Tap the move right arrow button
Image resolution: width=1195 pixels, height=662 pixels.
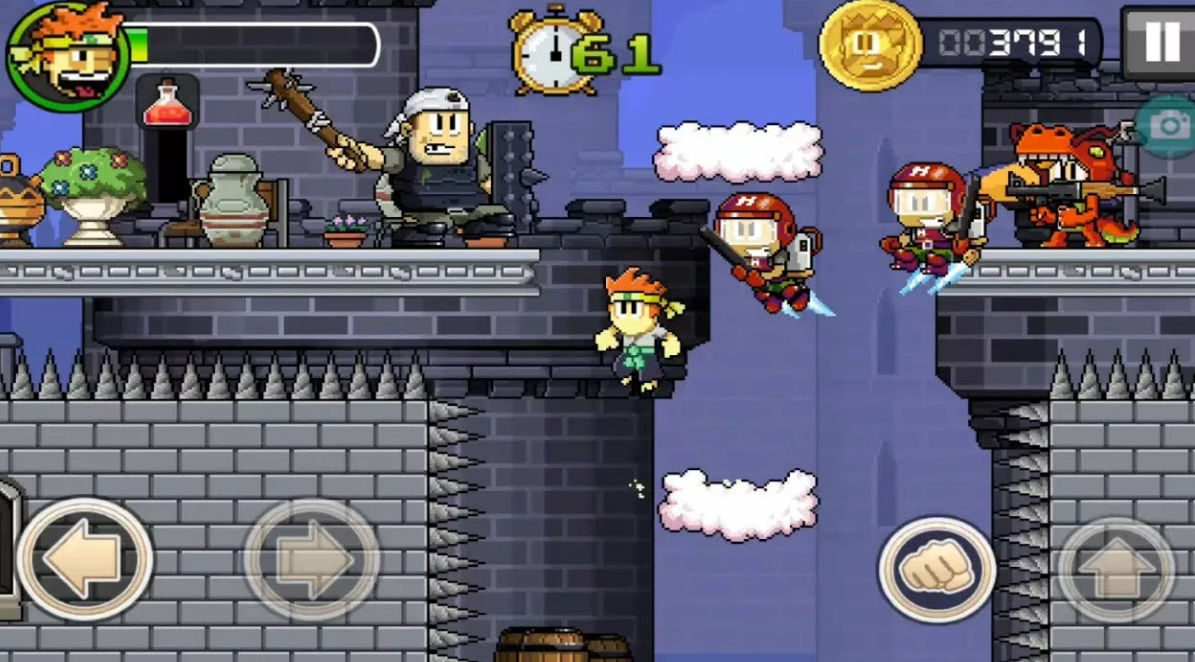(x=311, y=559)
